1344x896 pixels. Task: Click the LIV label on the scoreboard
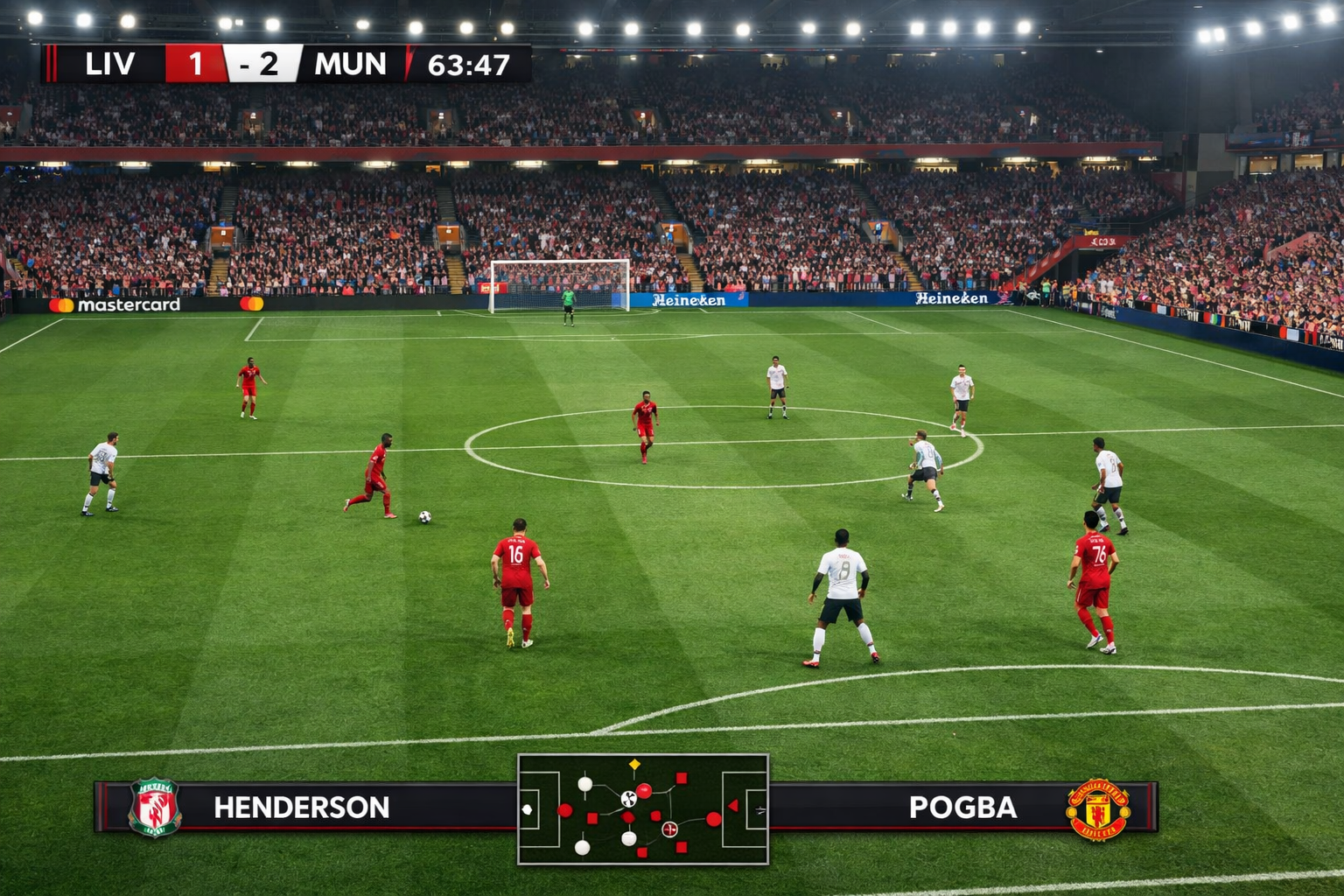pos(112,63)
